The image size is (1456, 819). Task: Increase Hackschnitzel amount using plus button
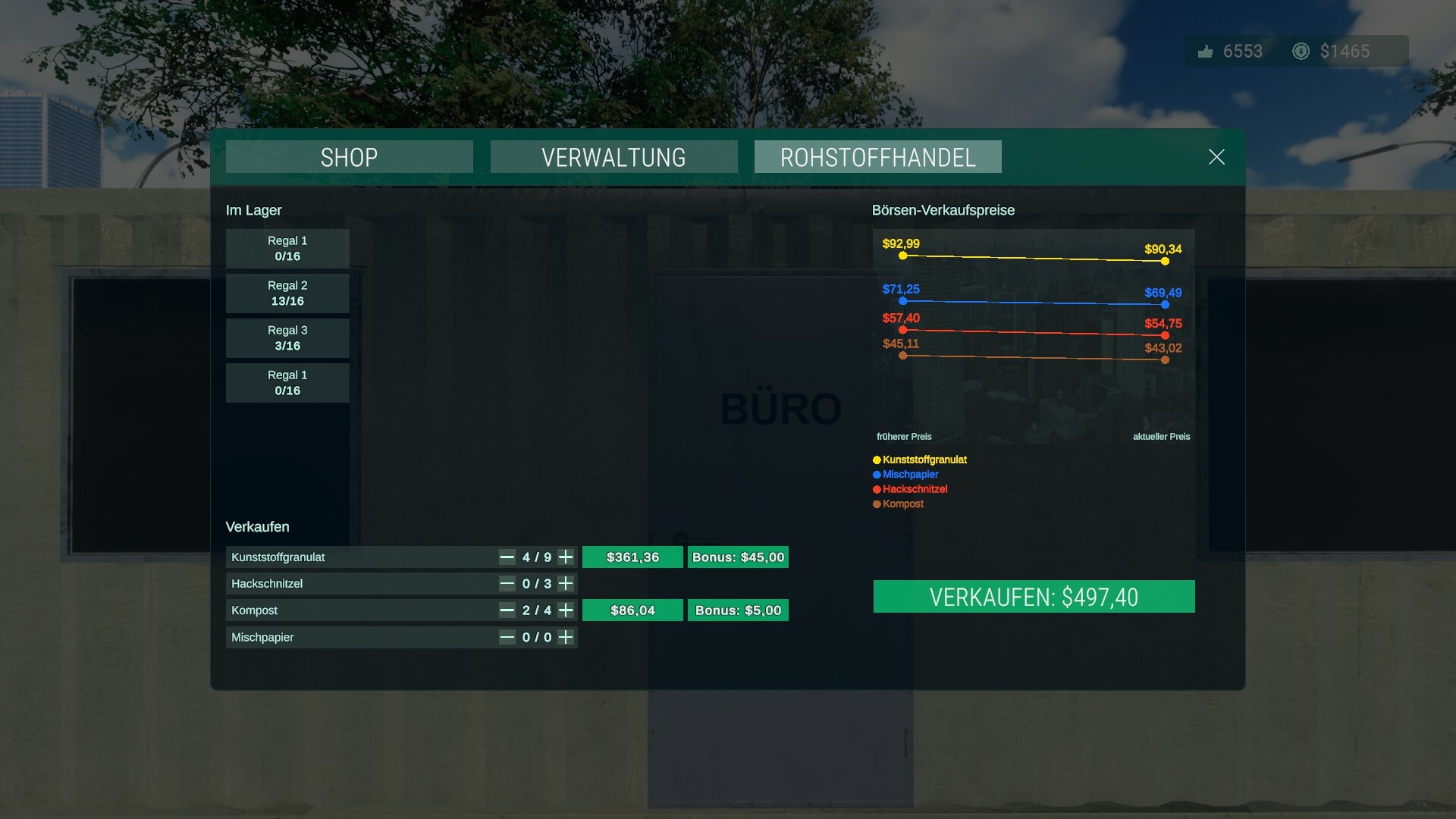[x=564, y=583]
